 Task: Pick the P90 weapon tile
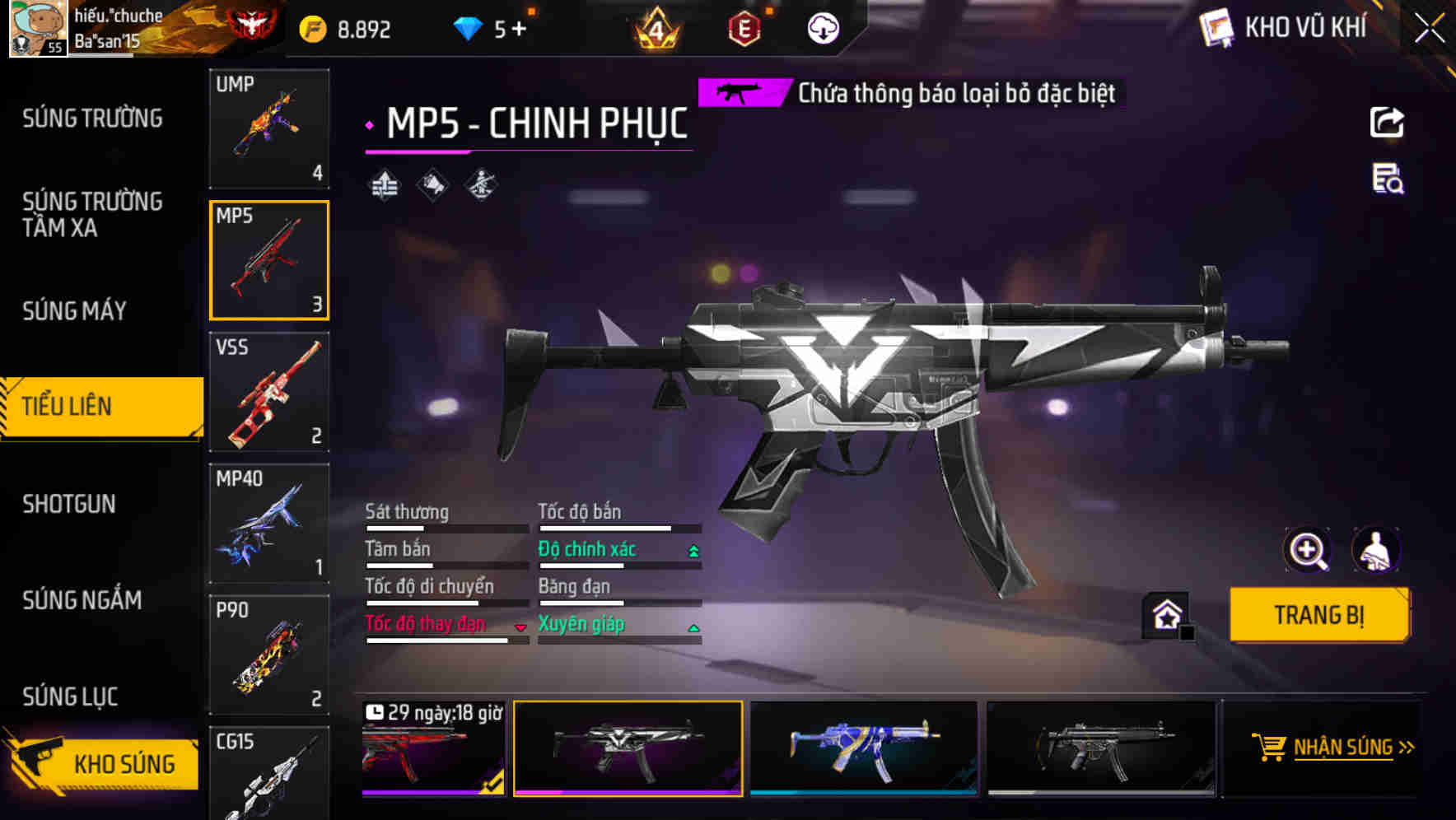[269, 655]
